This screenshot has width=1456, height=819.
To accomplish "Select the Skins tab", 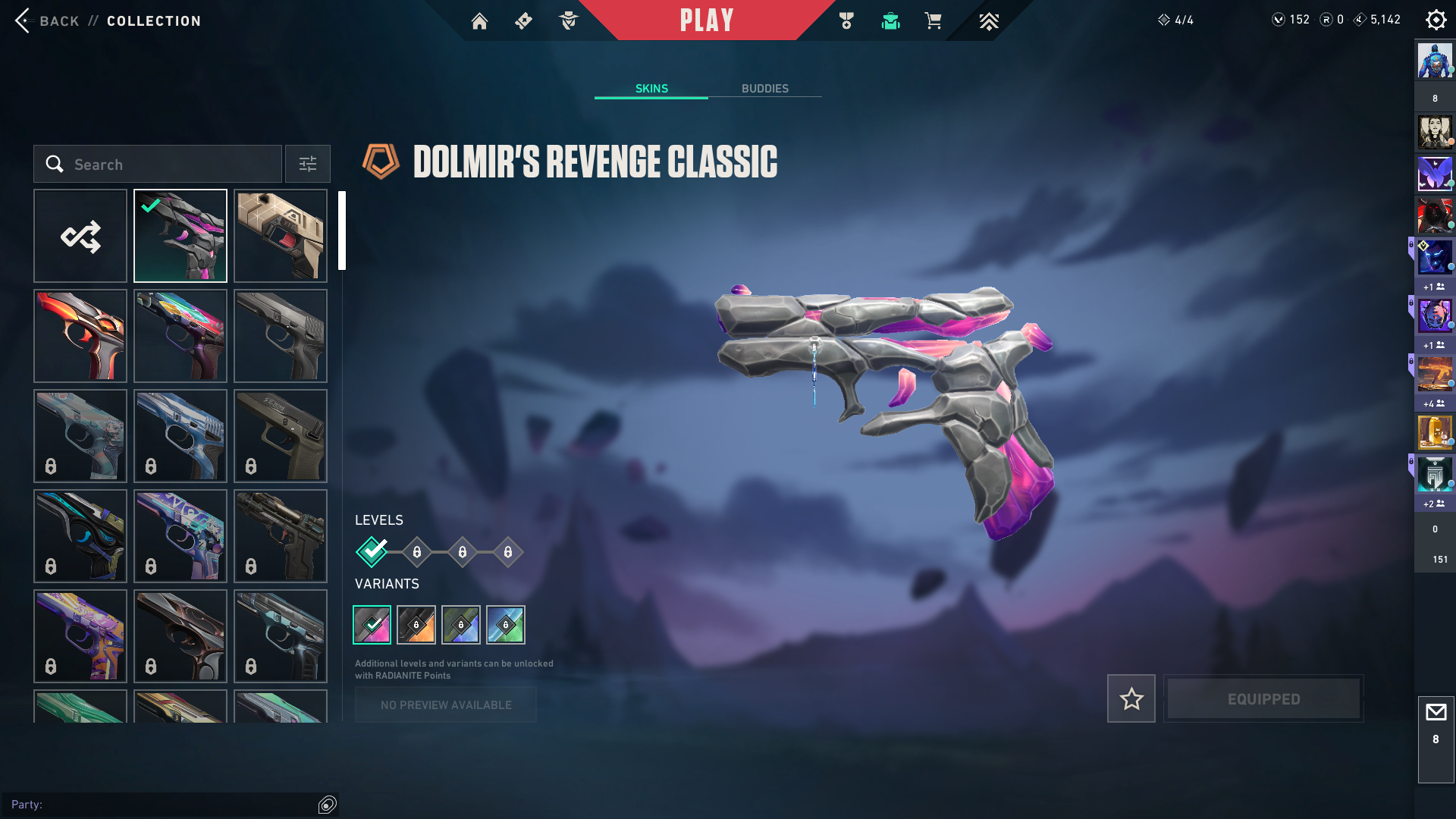I will click(651, 89).
